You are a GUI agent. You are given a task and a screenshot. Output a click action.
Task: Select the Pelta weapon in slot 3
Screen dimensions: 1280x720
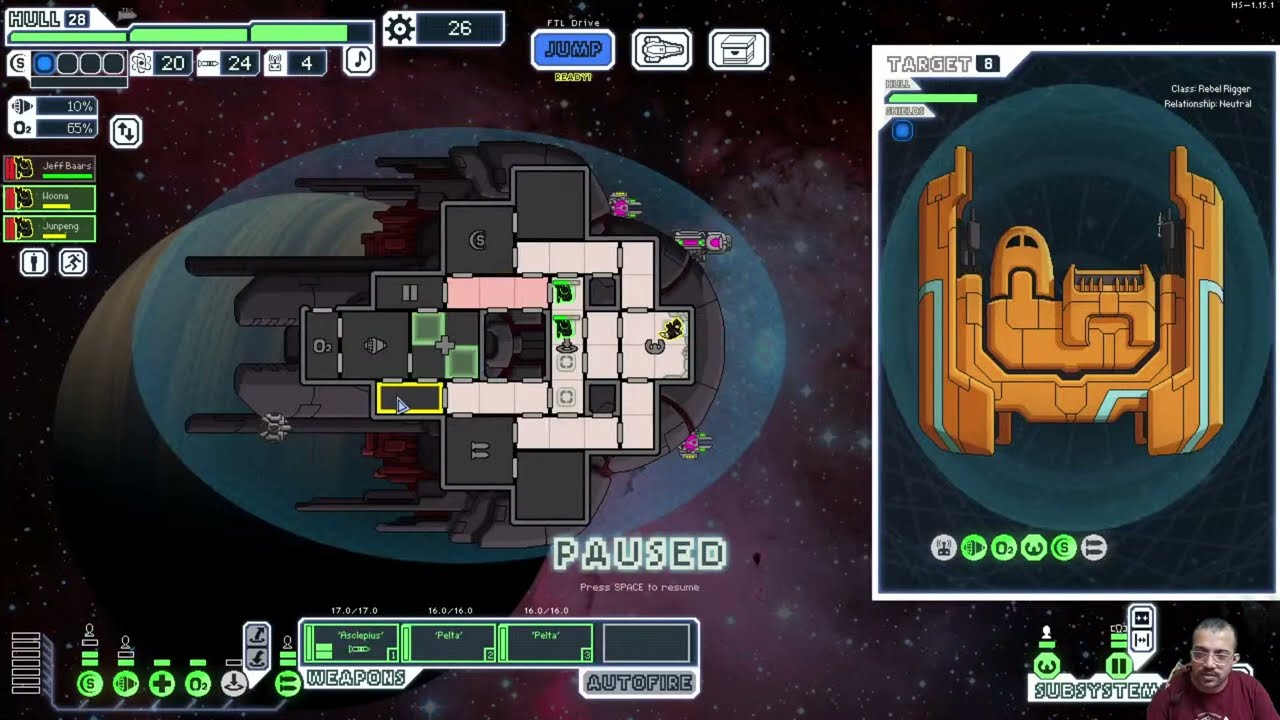(545, 643)
